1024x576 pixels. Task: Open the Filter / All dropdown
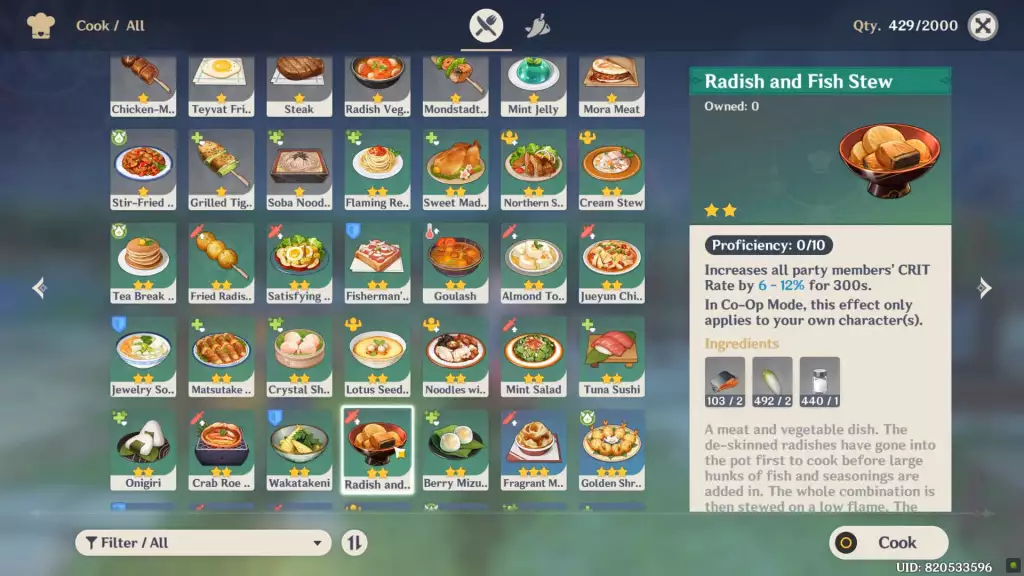pyautogui.click(x=203, y=542)
